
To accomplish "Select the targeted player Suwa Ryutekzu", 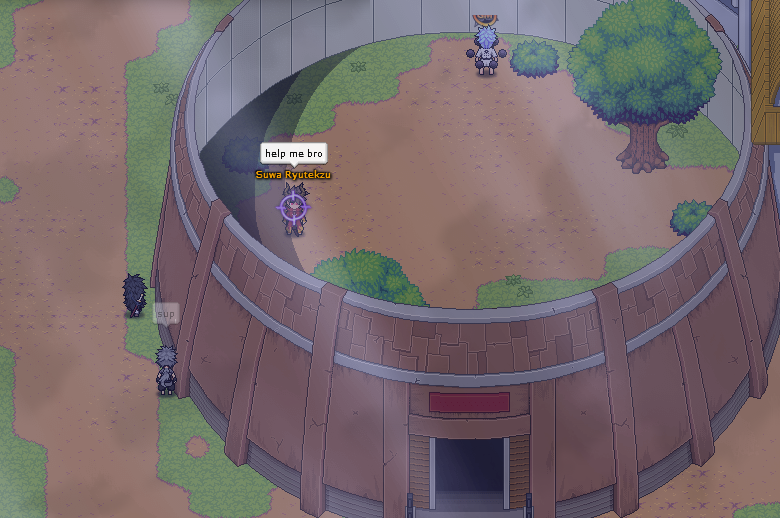I will tap(293, 208).
